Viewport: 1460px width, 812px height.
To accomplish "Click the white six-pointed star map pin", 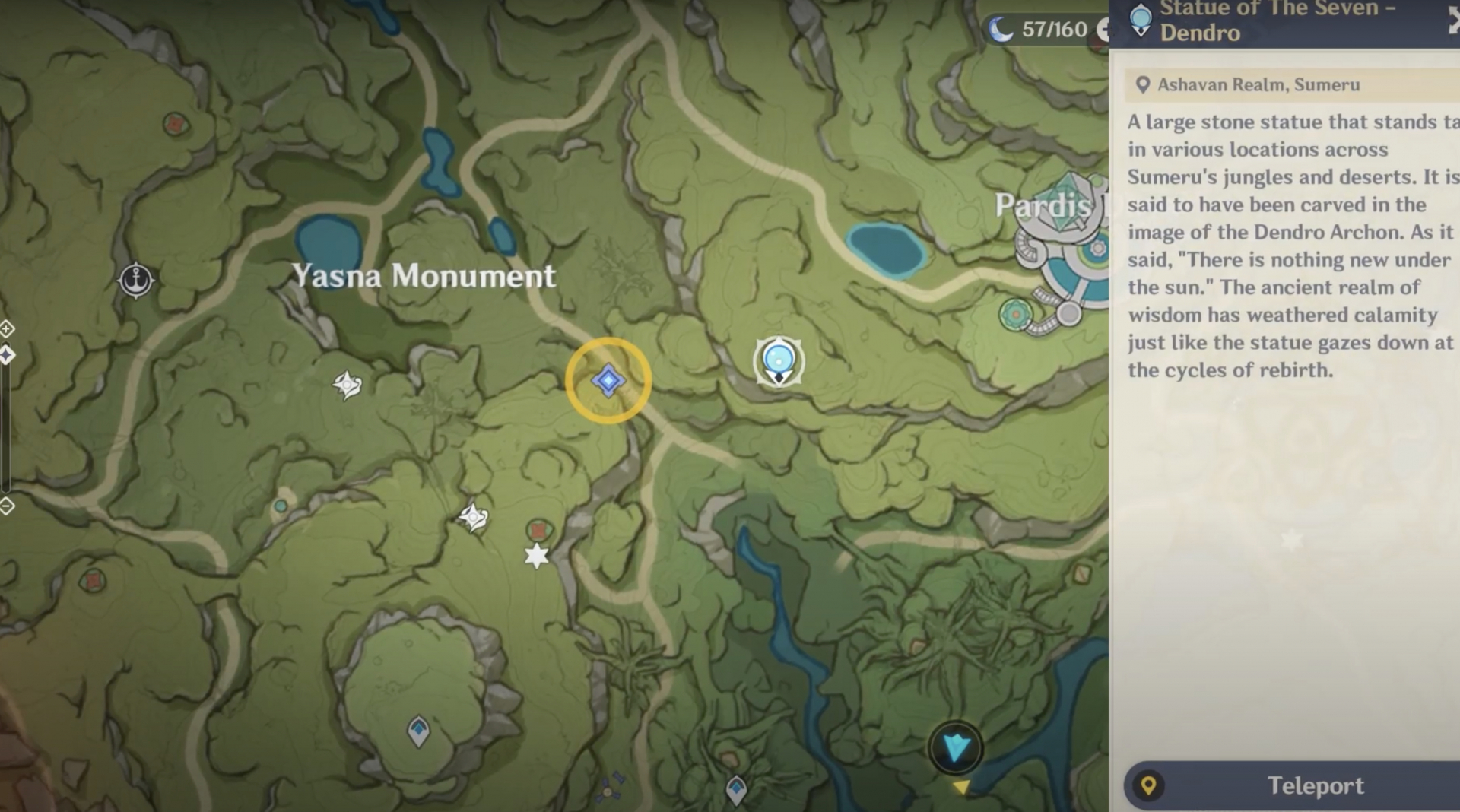I will pyautogui.click(x=537, y=556).
